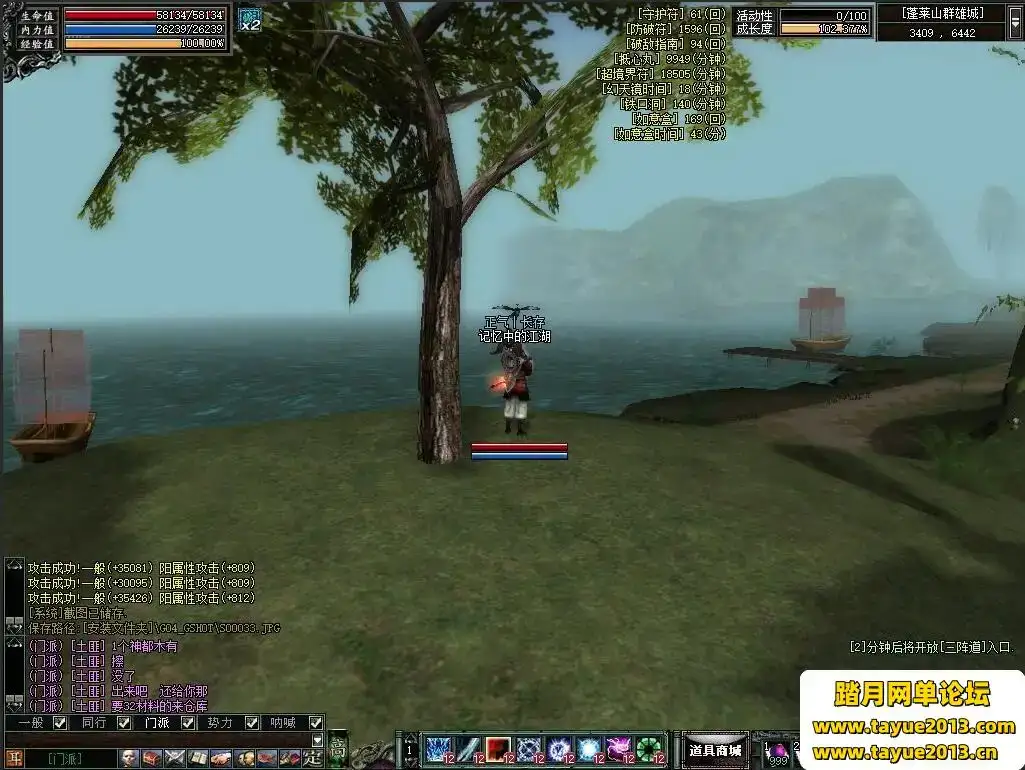Toggle the 一般 chat channel checkbox
The width and height of the screenshot is (1025, 770).
click(x=60, y=723)
